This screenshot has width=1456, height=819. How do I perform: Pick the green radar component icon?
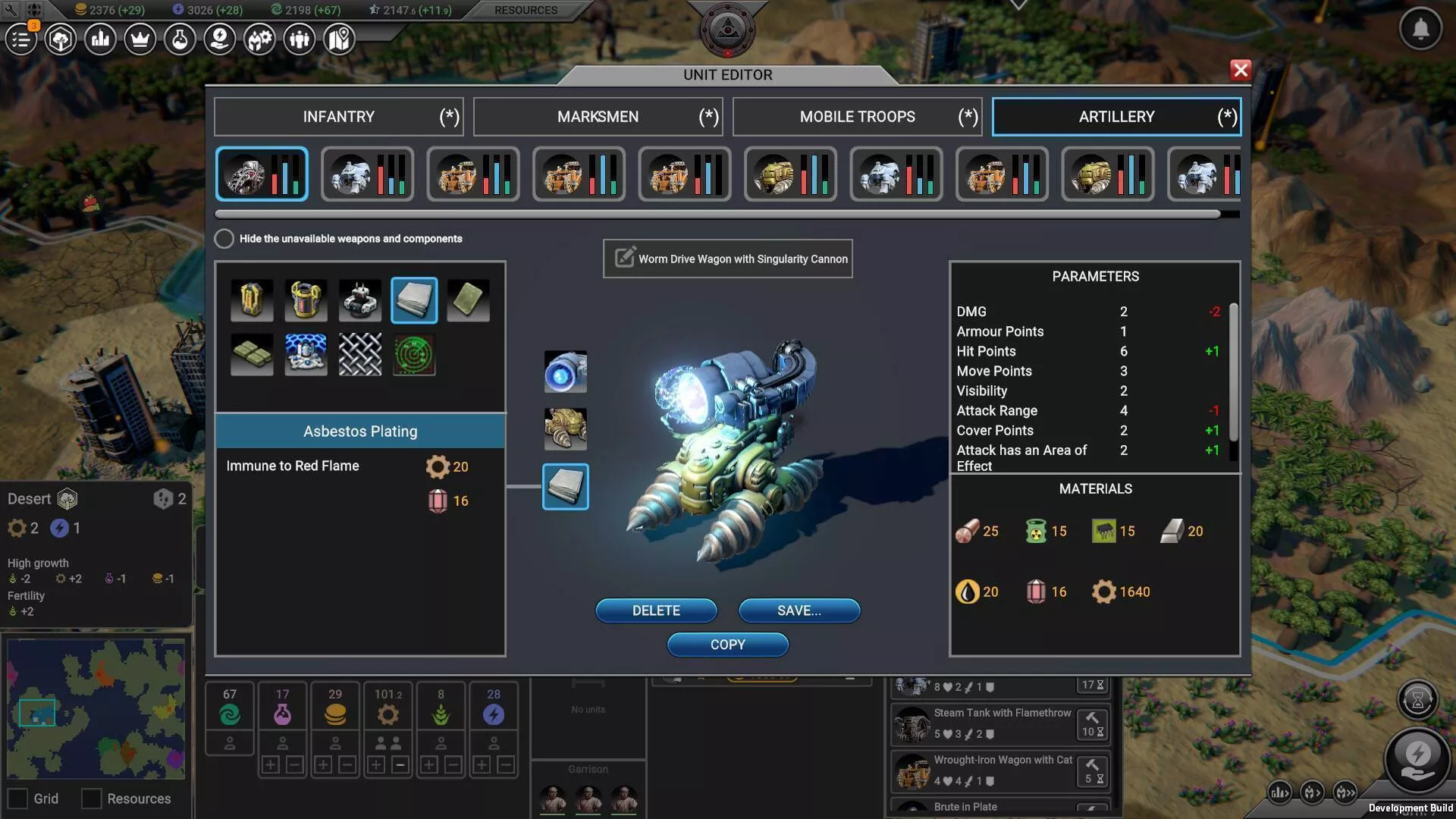414,354
